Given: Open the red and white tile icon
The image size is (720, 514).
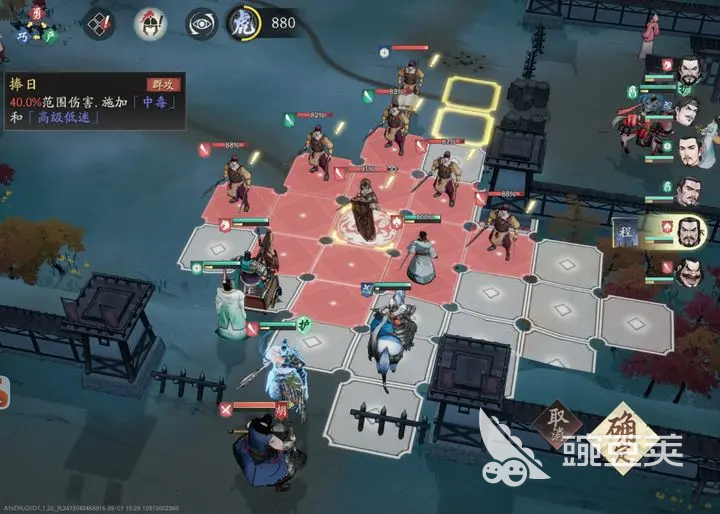Looking at the screenshot, I should [100, 24].
